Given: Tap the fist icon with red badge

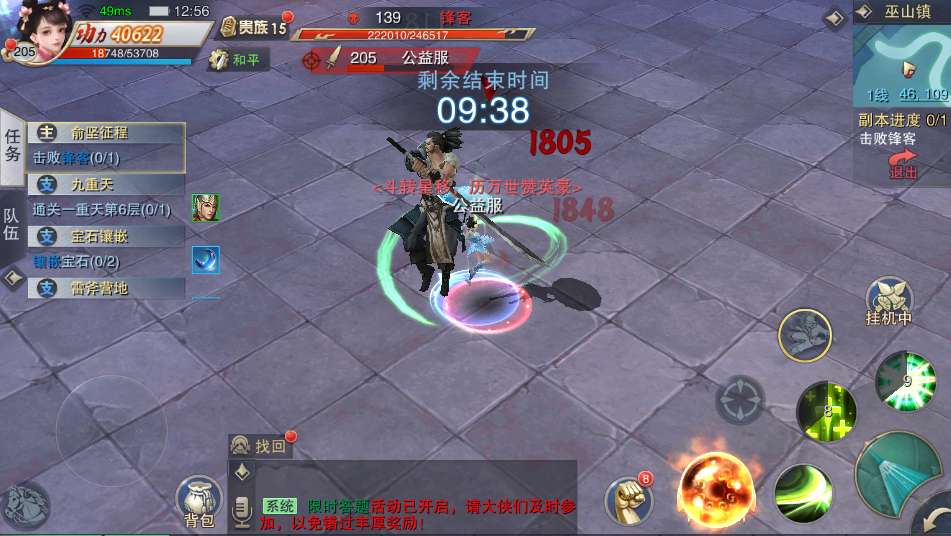Looking at the screenshot, I should point(629,499).
